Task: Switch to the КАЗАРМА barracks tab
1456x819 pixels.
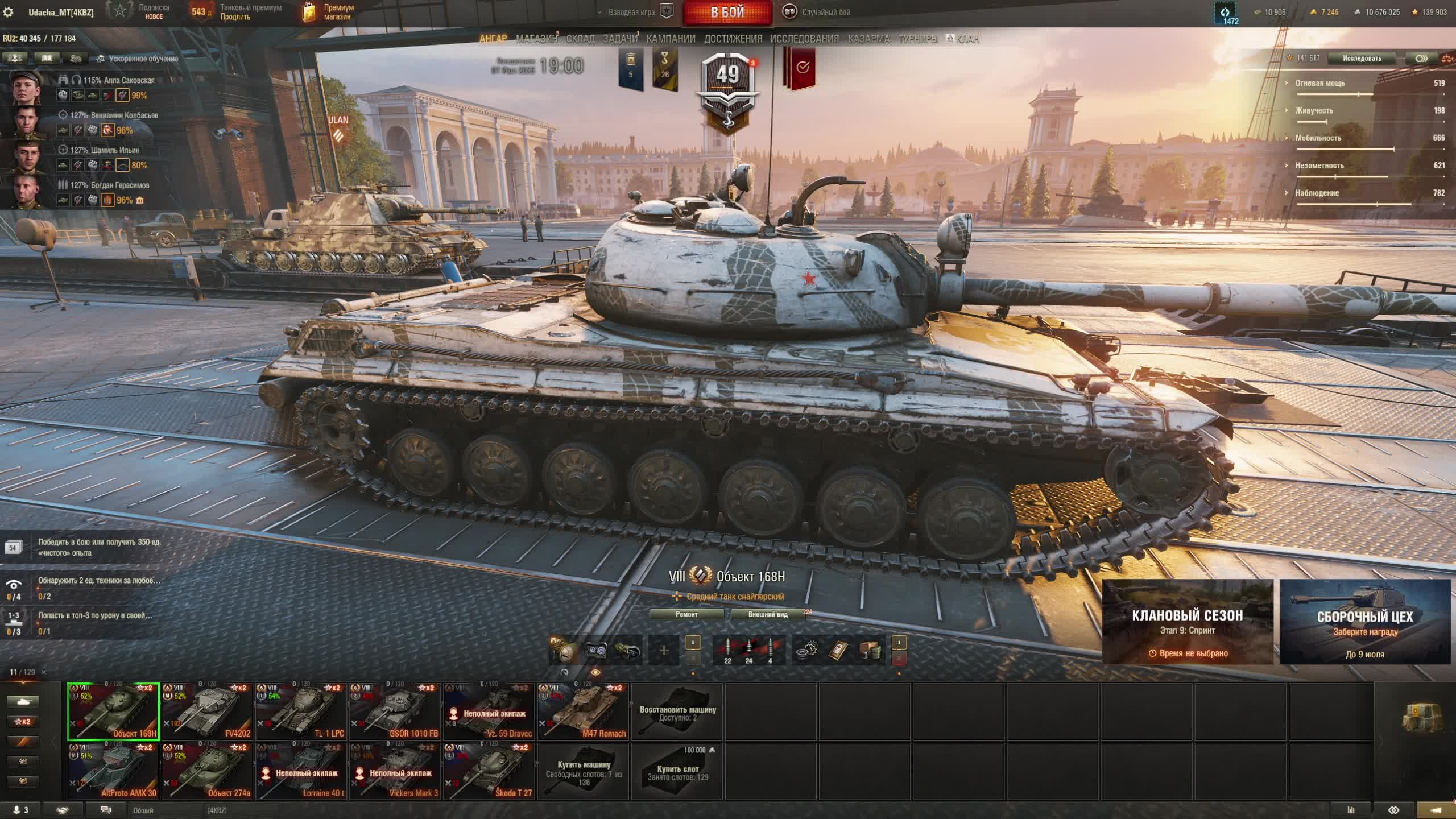Action: point(868,39)
